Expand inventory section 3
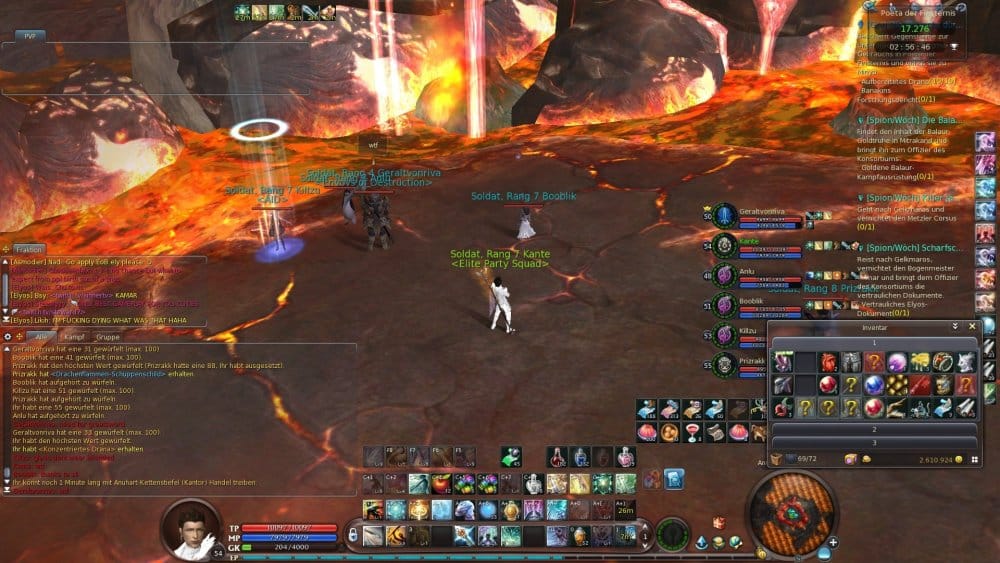The width and height of the screenshot is (1000, 563). 873,442
